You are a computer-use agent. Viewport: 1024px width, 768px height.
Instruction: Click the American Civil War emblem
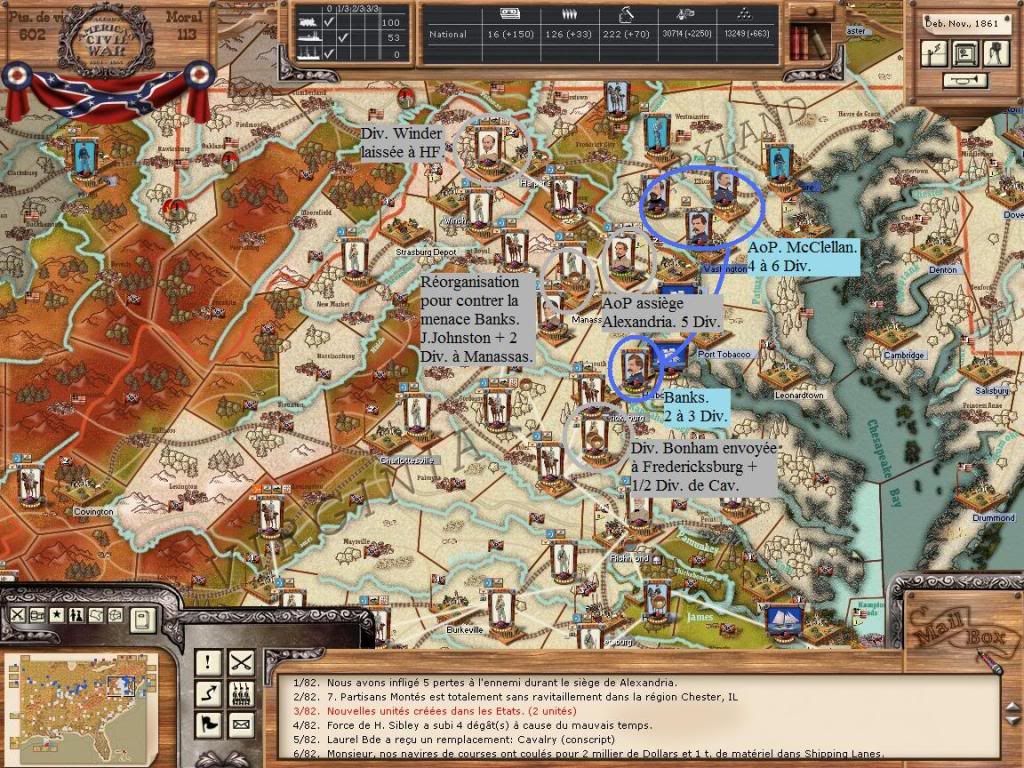click(x=105, y=42)
